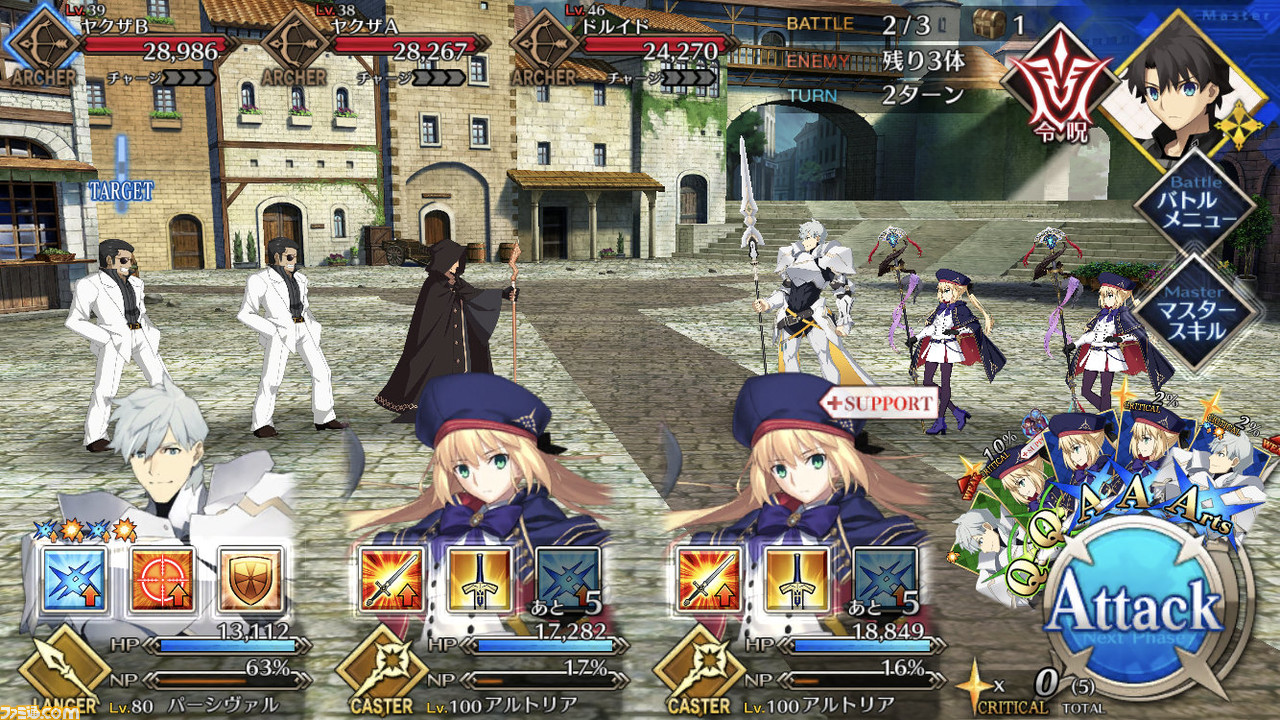
Task: Select the Support Altria's cooldown skill icon
Action: (884, 579)
